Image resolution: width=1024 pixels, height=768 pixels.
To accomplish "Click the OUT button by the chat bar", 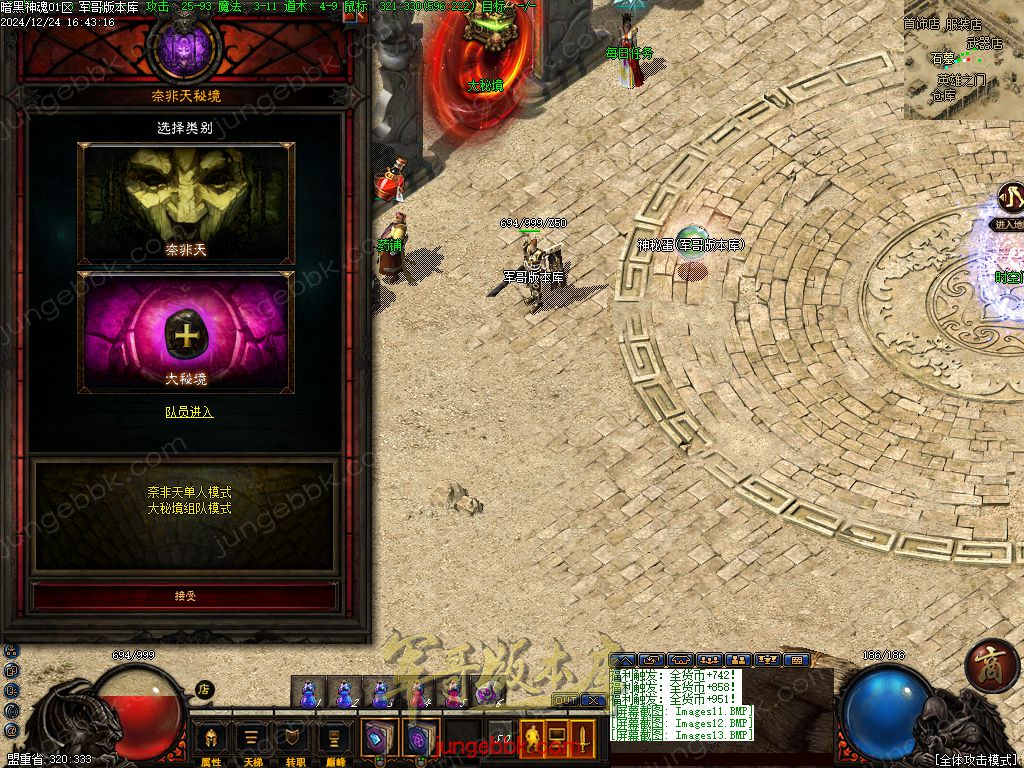I will (x=565, y=699).
